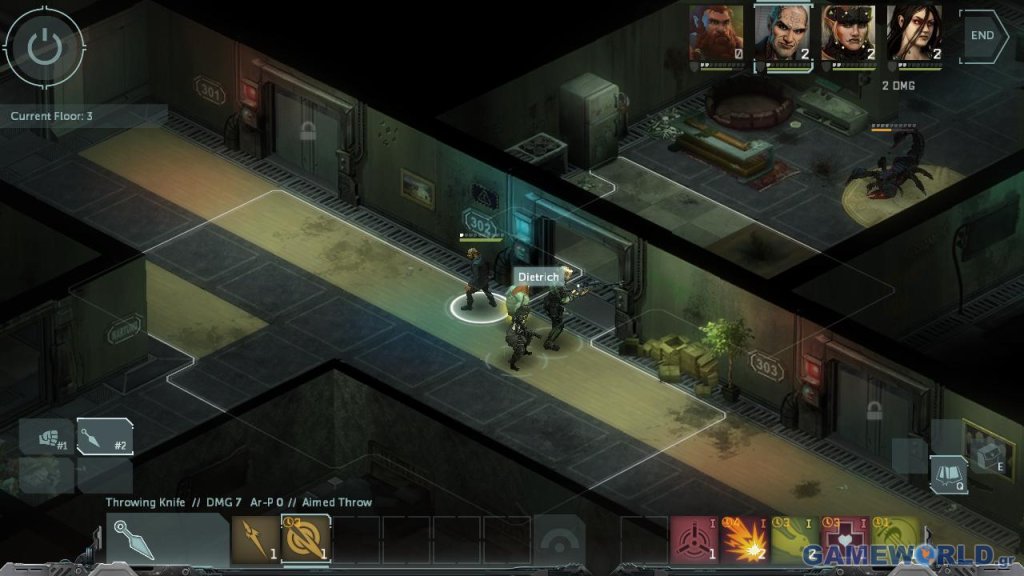The image size is (1024, 576).
Task: Select the grey-haired man's portrait
Action: (782, 34)
